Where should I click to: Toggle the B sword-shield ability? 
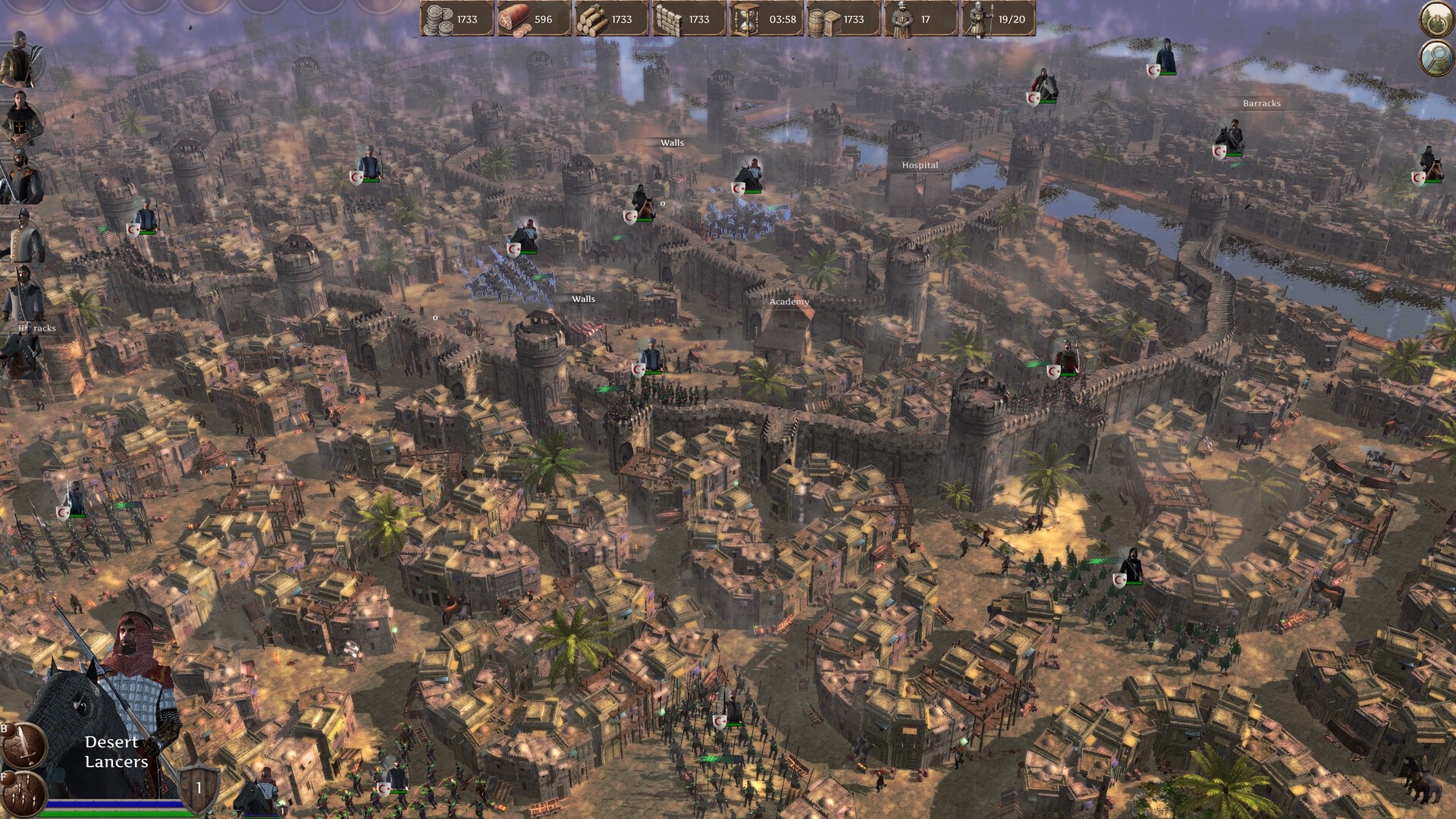pos(23,747)
